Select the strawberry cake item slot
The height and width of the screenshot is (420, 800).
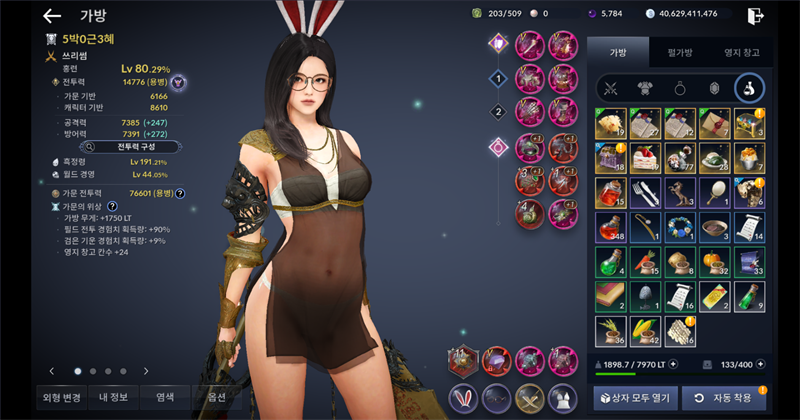pyautogui.click(x=645, y=157)
